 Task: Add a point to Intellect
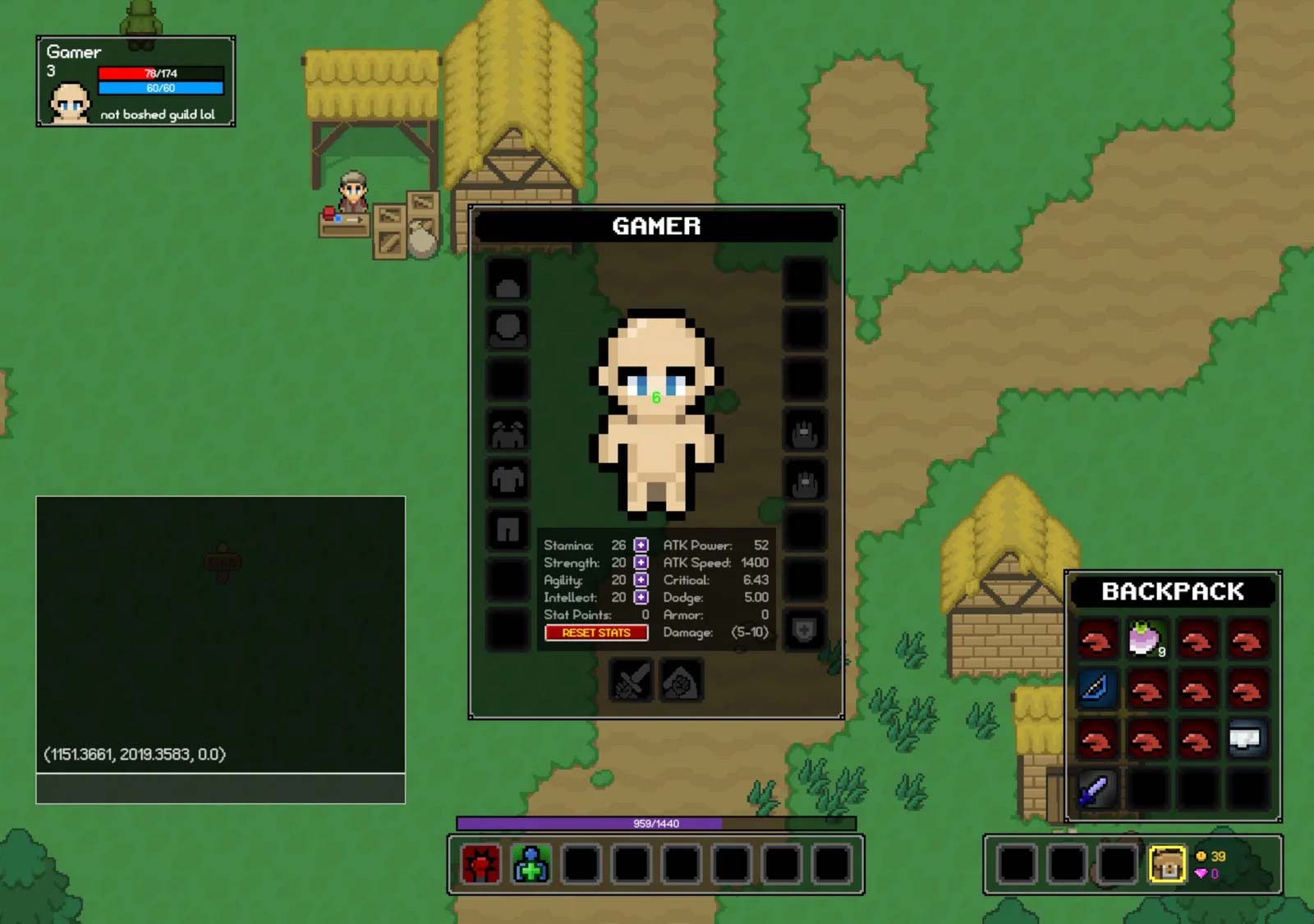[641, 597]
